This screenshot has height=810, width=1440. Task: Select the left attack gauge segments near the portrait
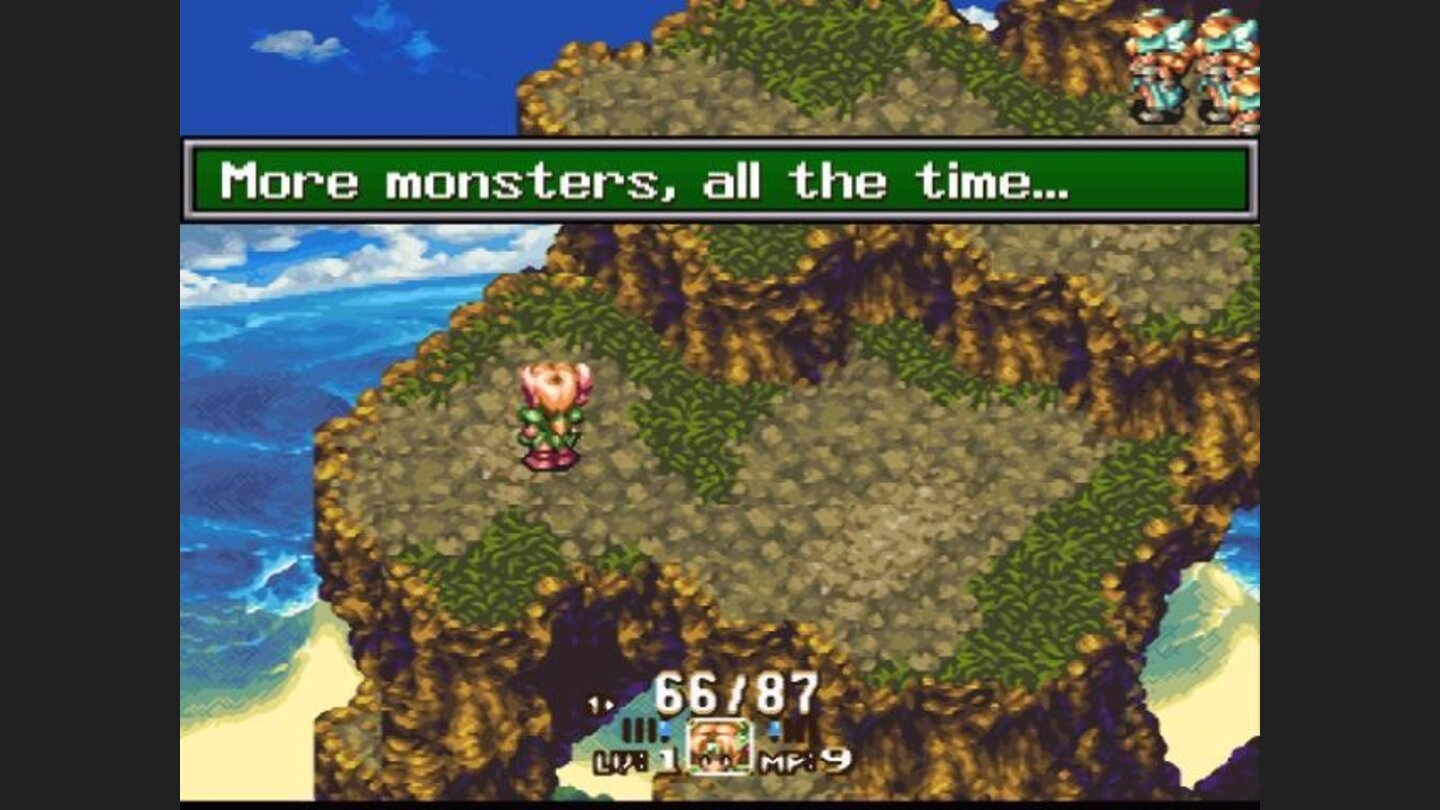[640, 731]
